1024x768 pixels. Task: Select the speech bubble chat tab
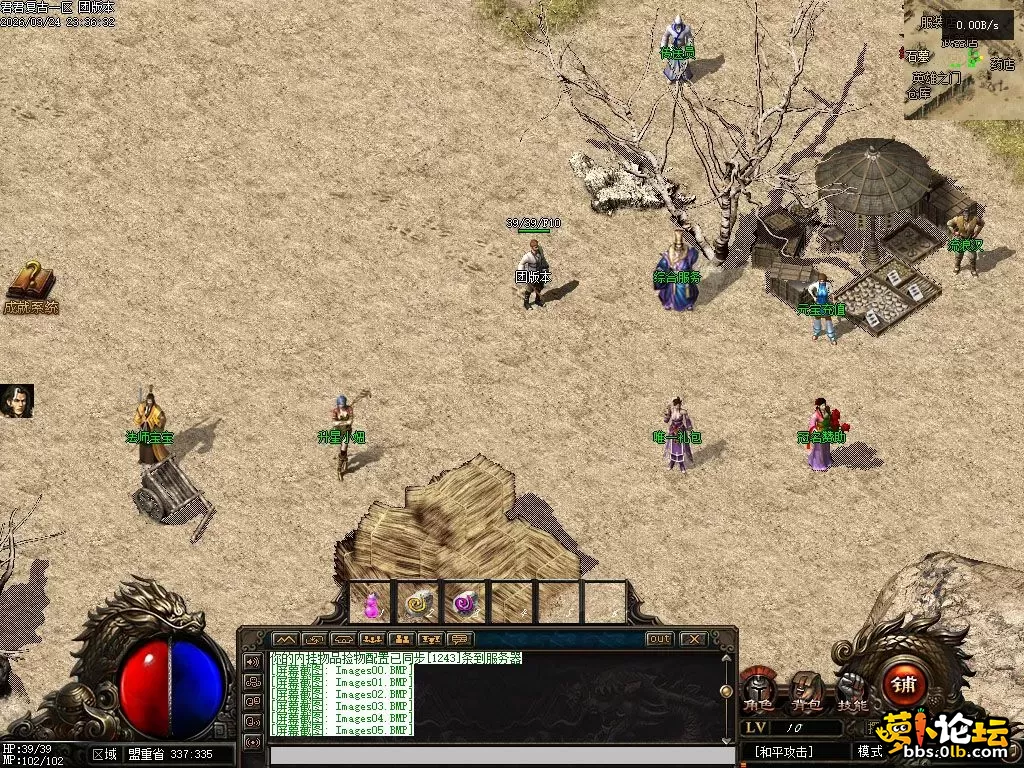[461, 639]
